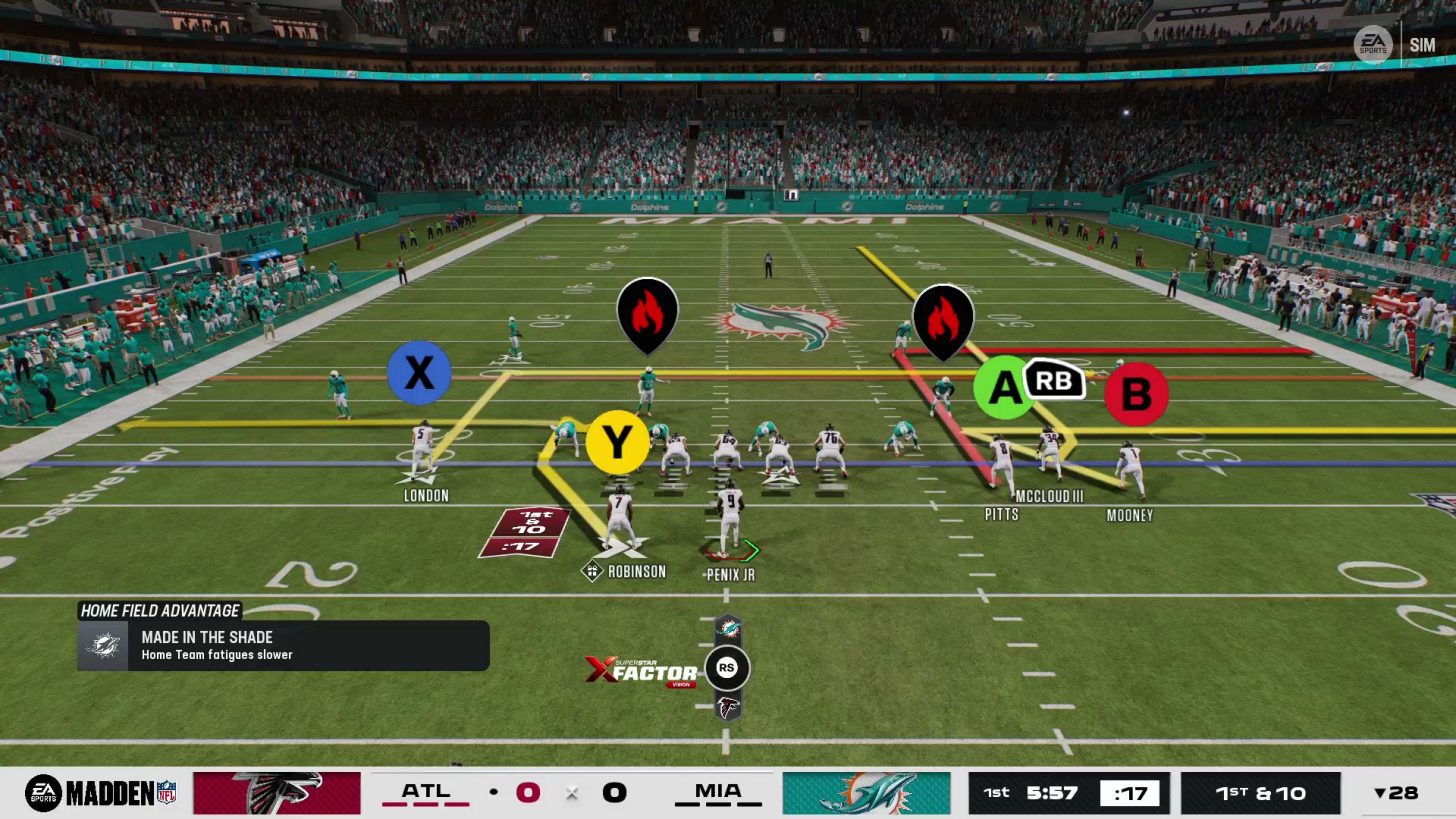The height and width of the screenshot is (819, 1456).
Task: Click the EA Sports logo in the corner
Action: [1374, 44]
